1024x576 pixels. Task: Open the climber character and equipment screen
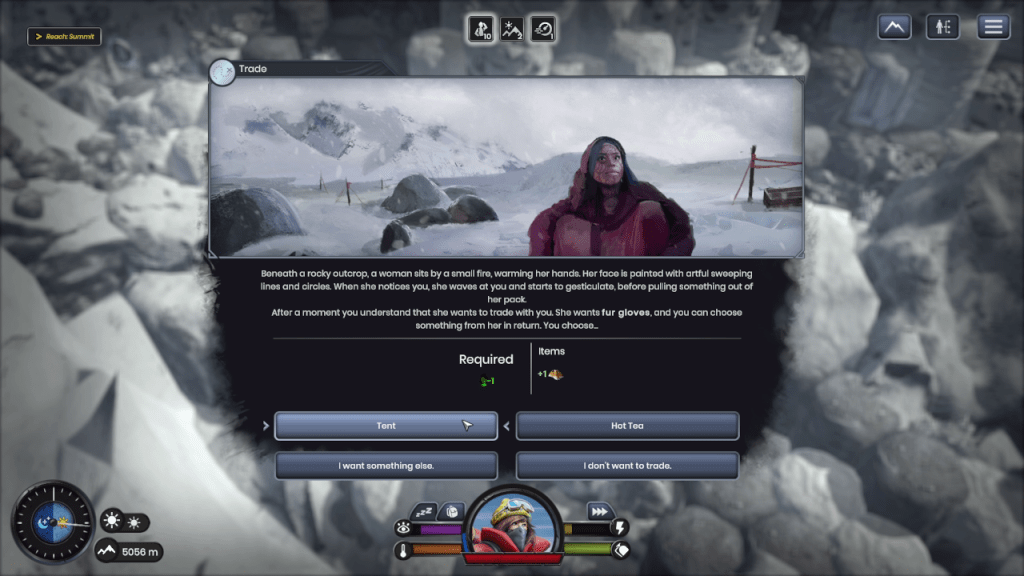click(943, 27)
